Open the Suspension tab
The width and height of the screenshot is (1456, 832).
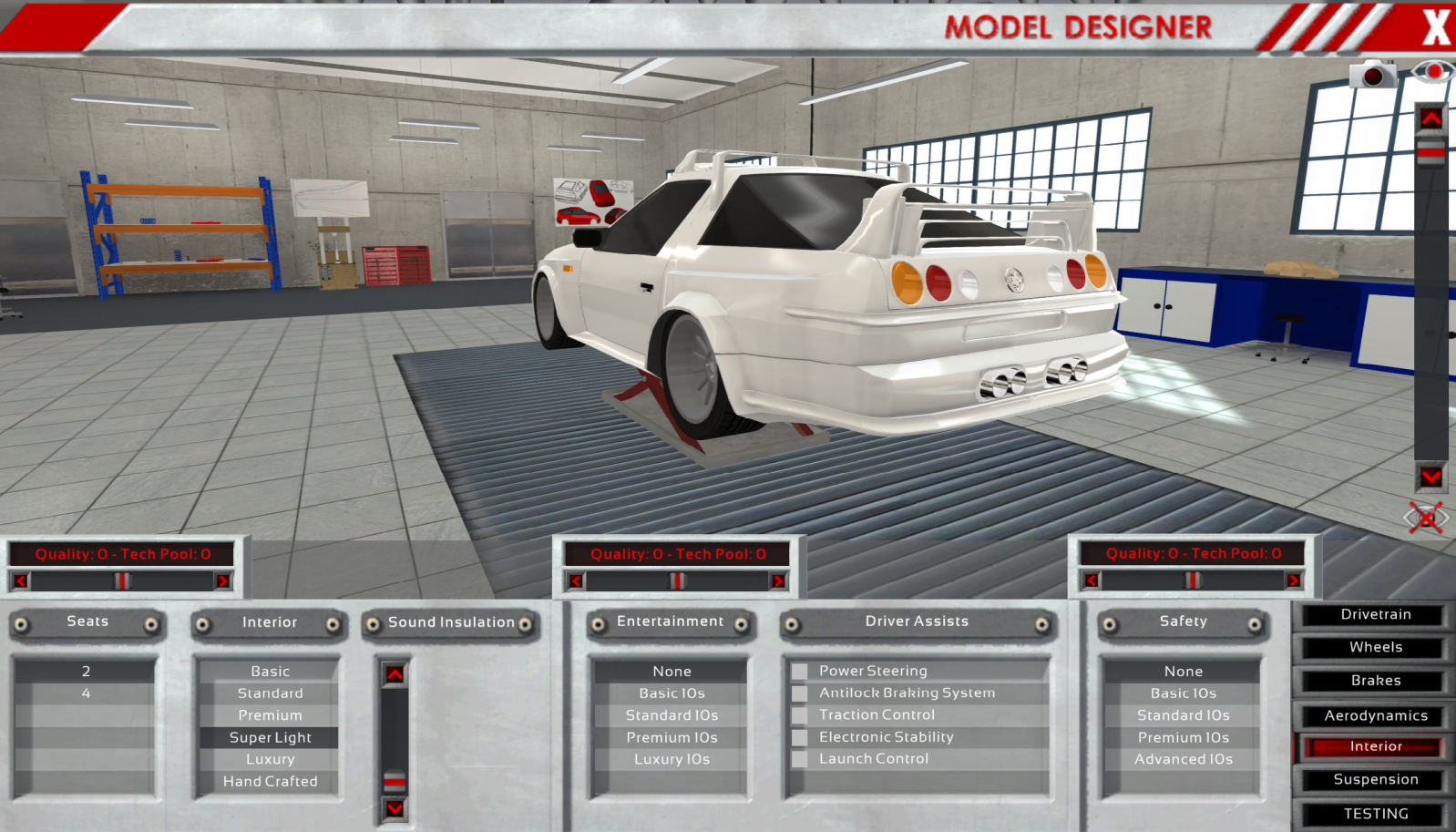pos(1375,780)
